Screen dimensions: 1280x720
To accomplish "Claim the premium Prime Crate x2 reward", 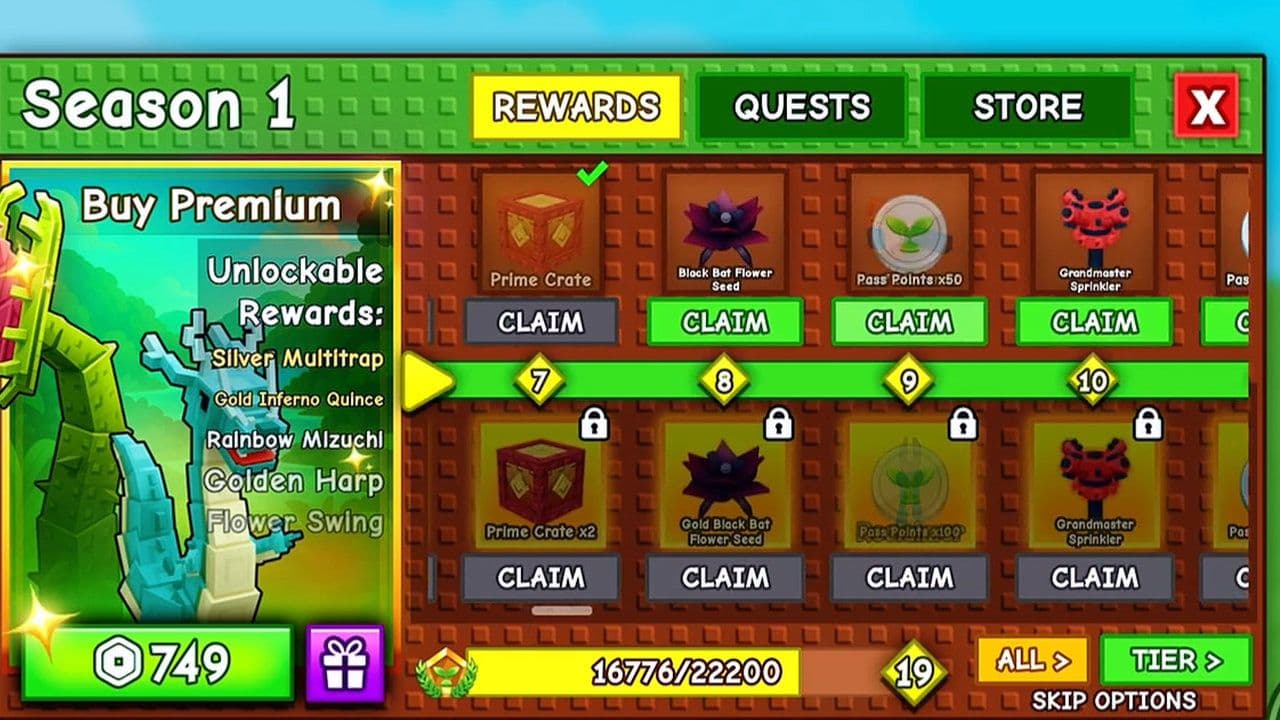I will tap(540, 578).
